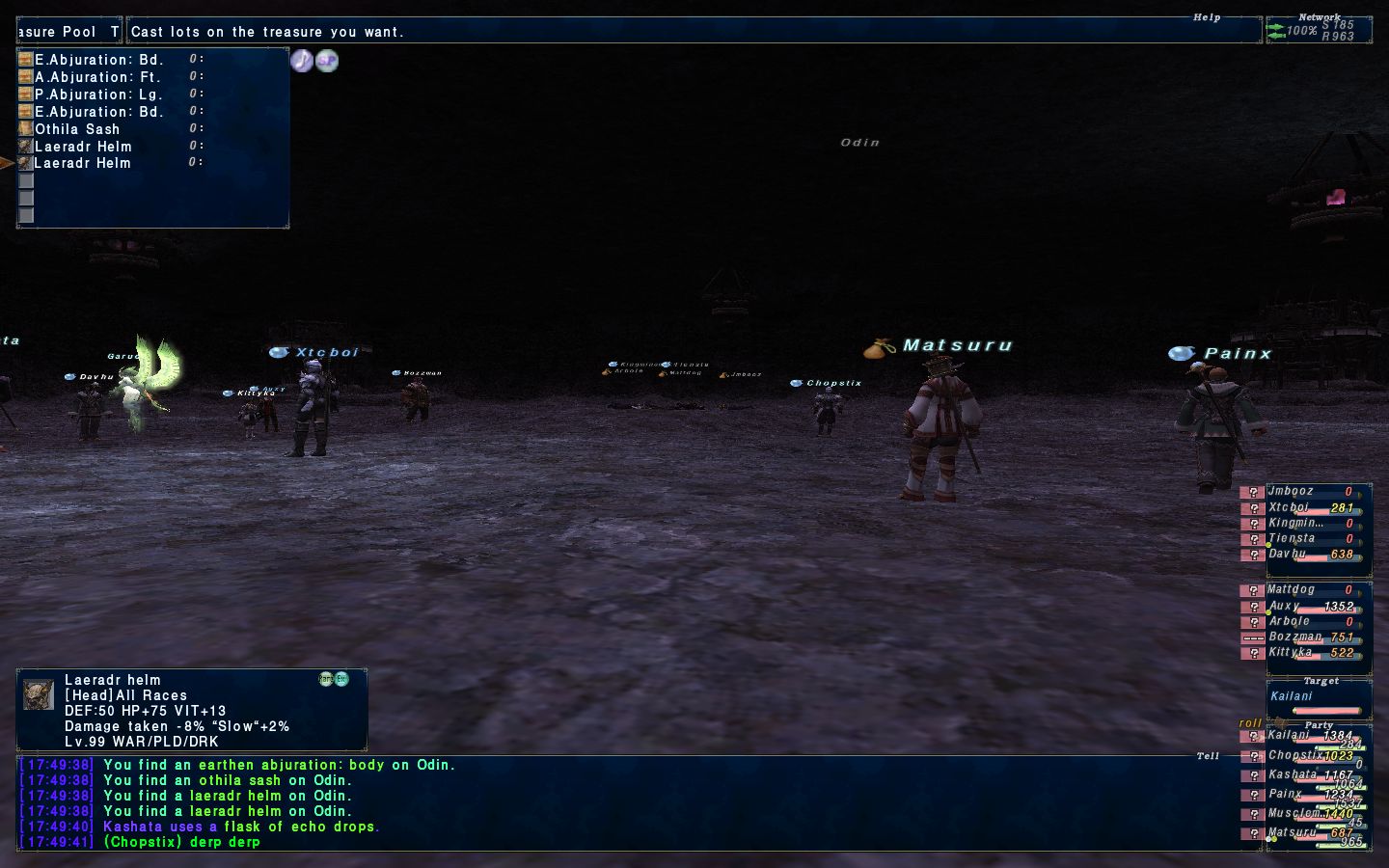Select Painx in the party list
The width and height of the screenshot is (1389, 868).
tap(1286, 795)
